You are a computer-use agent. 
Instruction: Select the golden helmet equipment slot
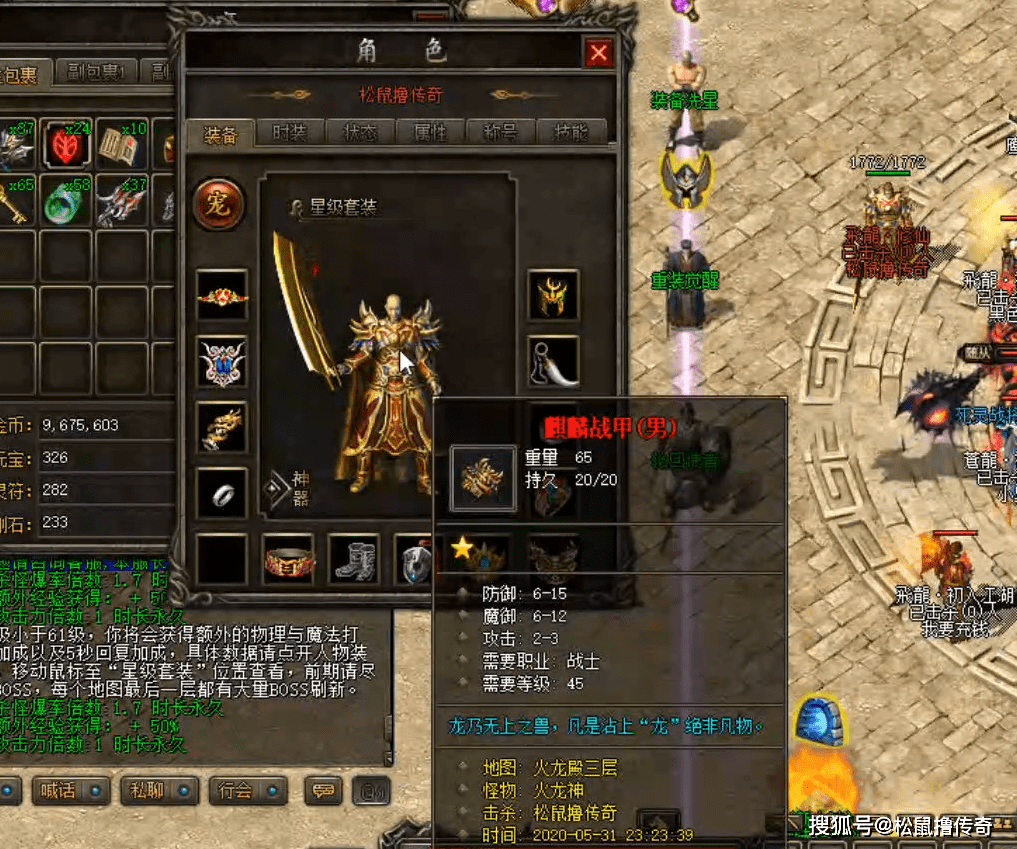pos(553,295)
